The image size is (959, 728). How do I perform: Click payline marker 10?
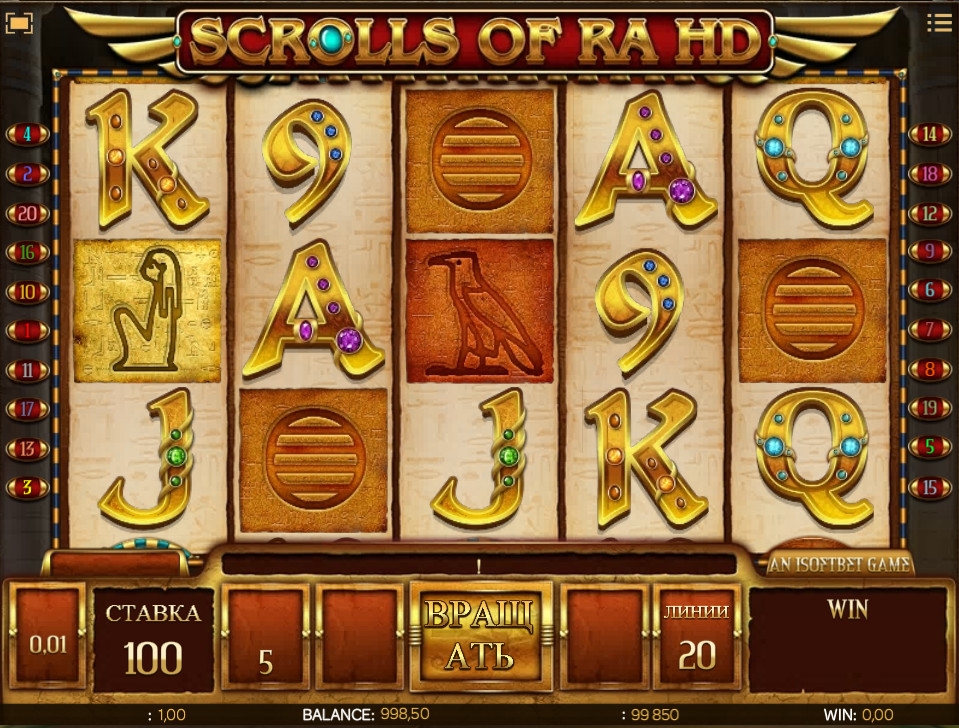(27, 292)
